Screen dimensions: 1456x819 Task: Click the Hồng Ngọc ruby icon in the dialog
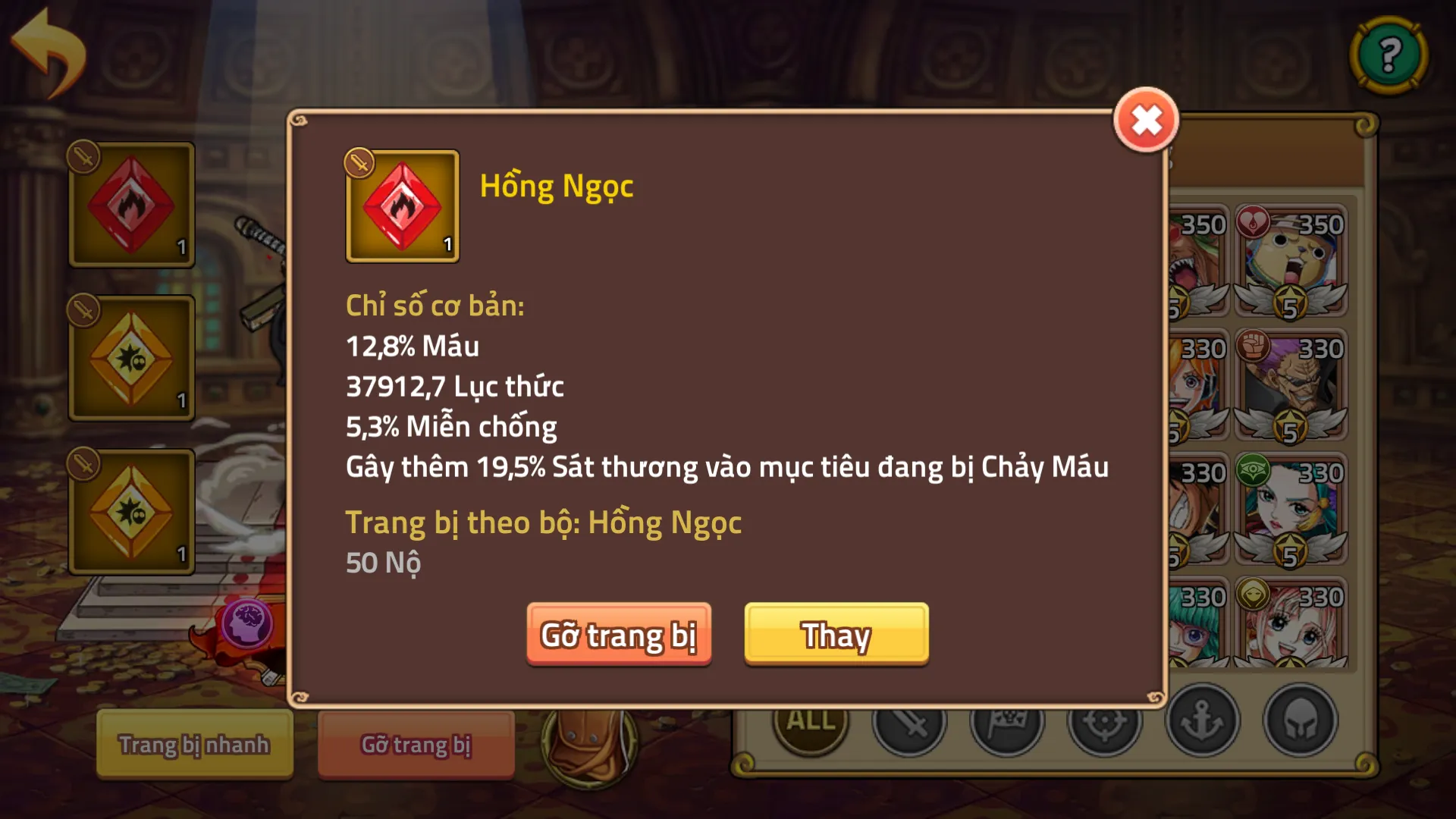pyautogui.click(x=402, y=205)
